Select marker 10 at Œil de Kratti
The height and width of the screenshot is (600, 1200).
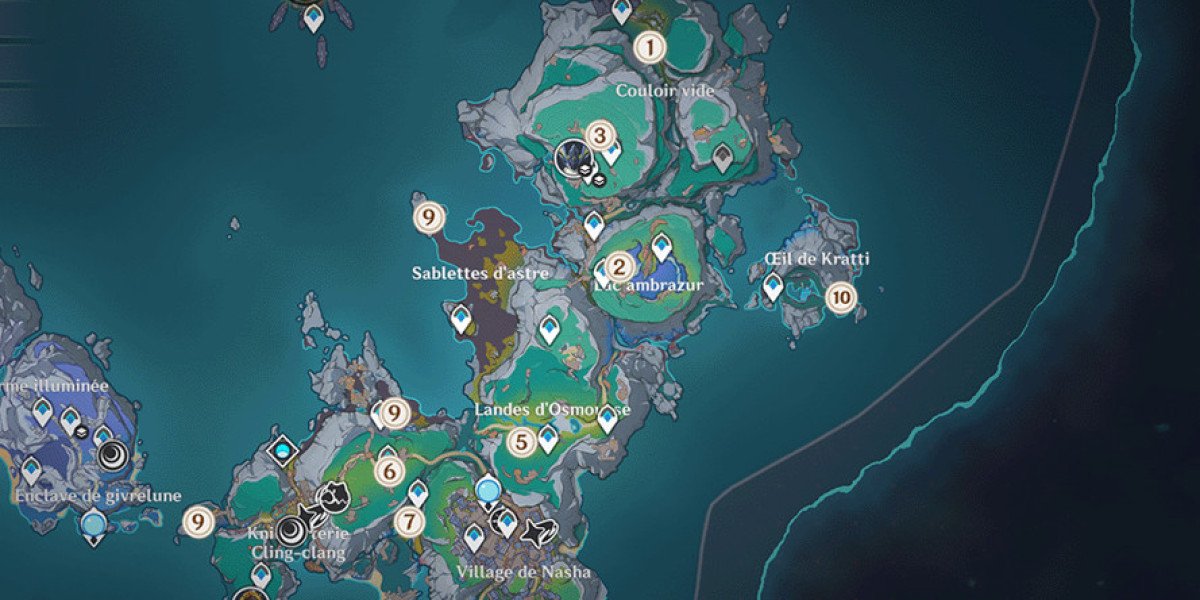tap(842, 297)
